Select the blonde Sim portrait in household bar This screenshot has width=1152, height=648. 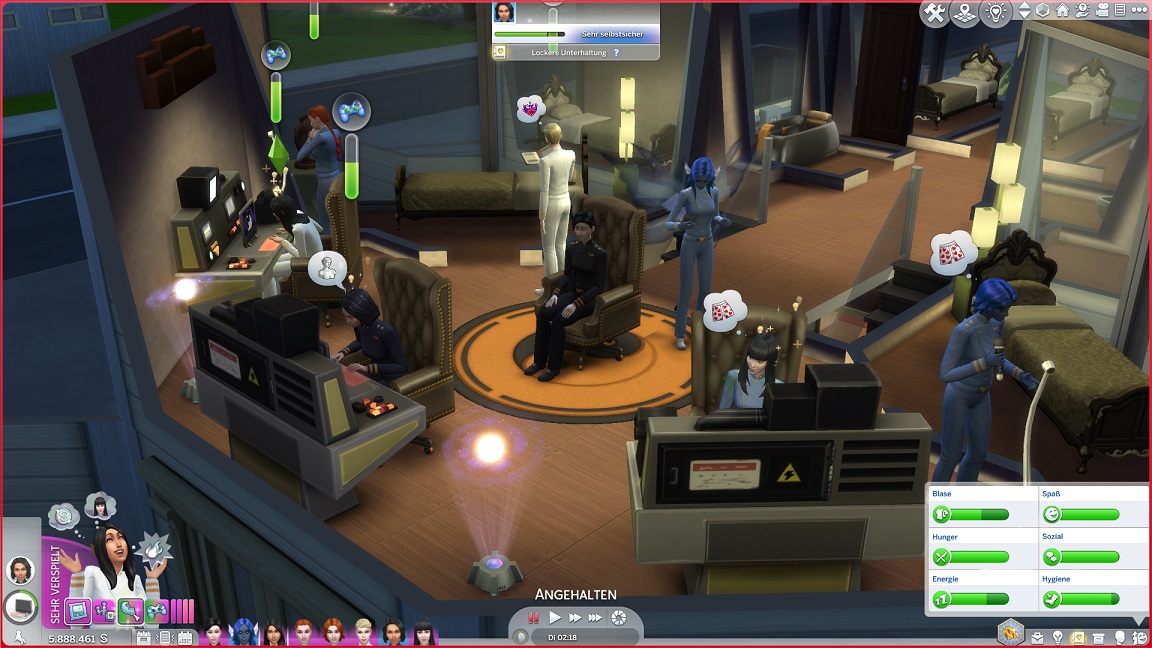tap(363, 633)
